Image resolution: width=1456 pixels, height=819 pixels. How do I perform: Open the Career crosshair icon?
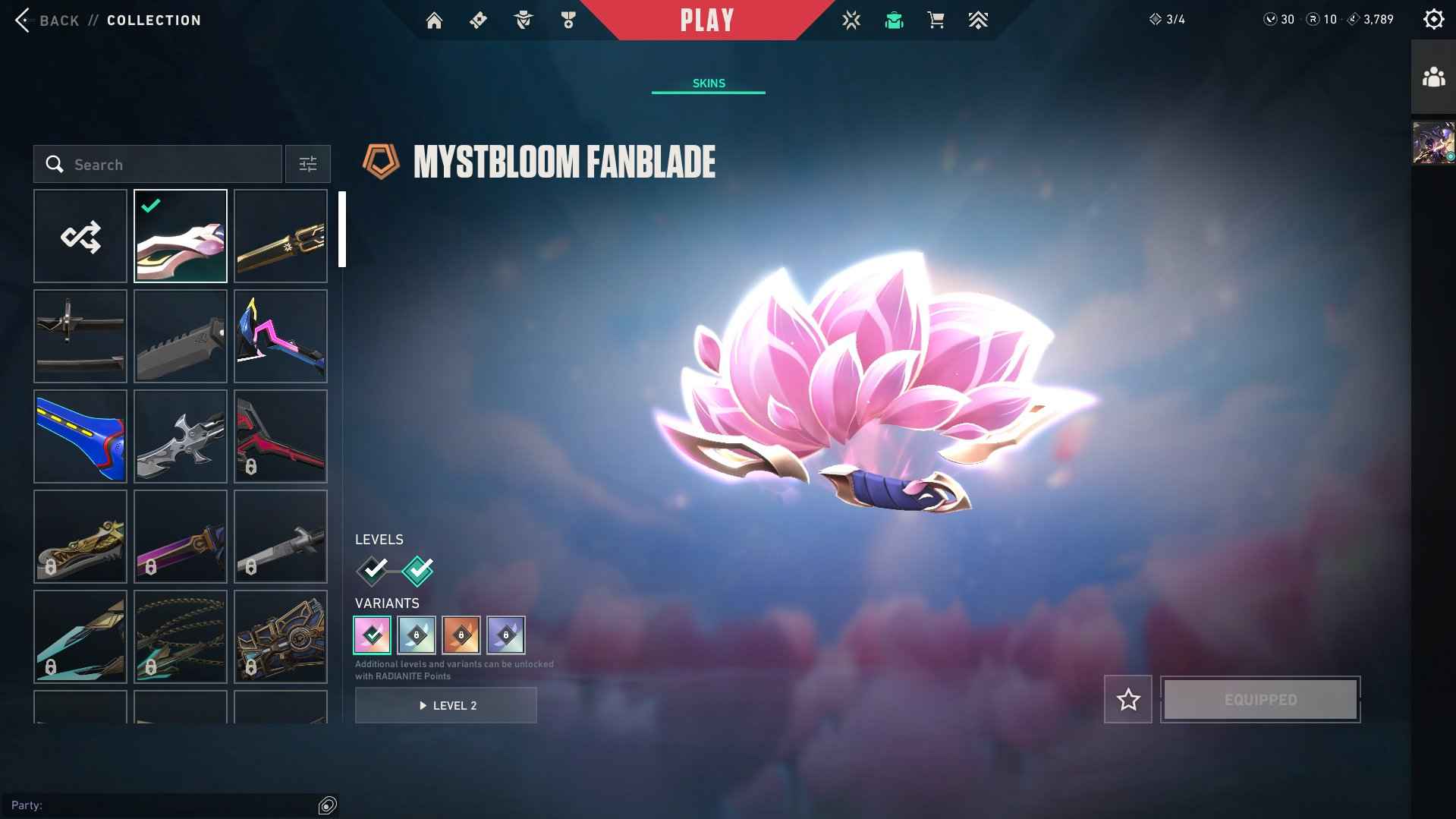[x=851, y=20]
